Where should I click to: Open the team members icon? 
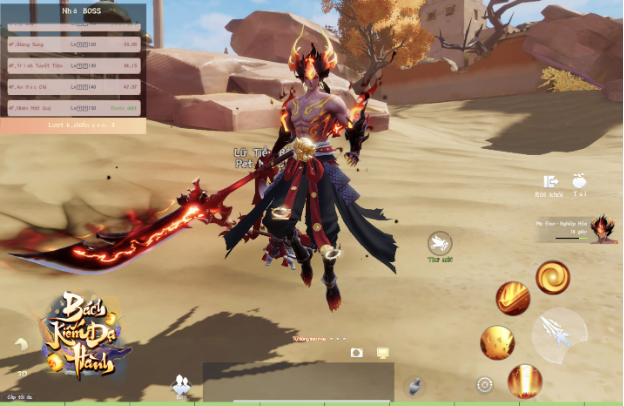tap(181, 384)
